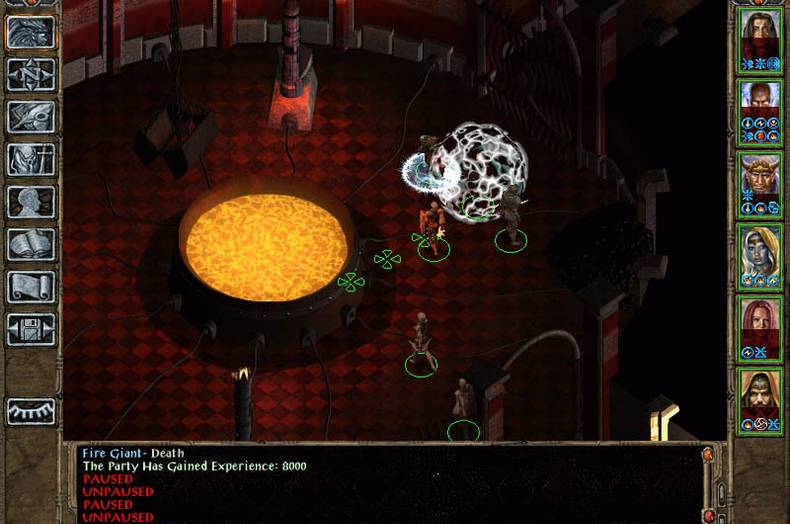Click the return to game dragon button
The height and width of the screenshot is (524, 790).
click(x=31, y=33)
